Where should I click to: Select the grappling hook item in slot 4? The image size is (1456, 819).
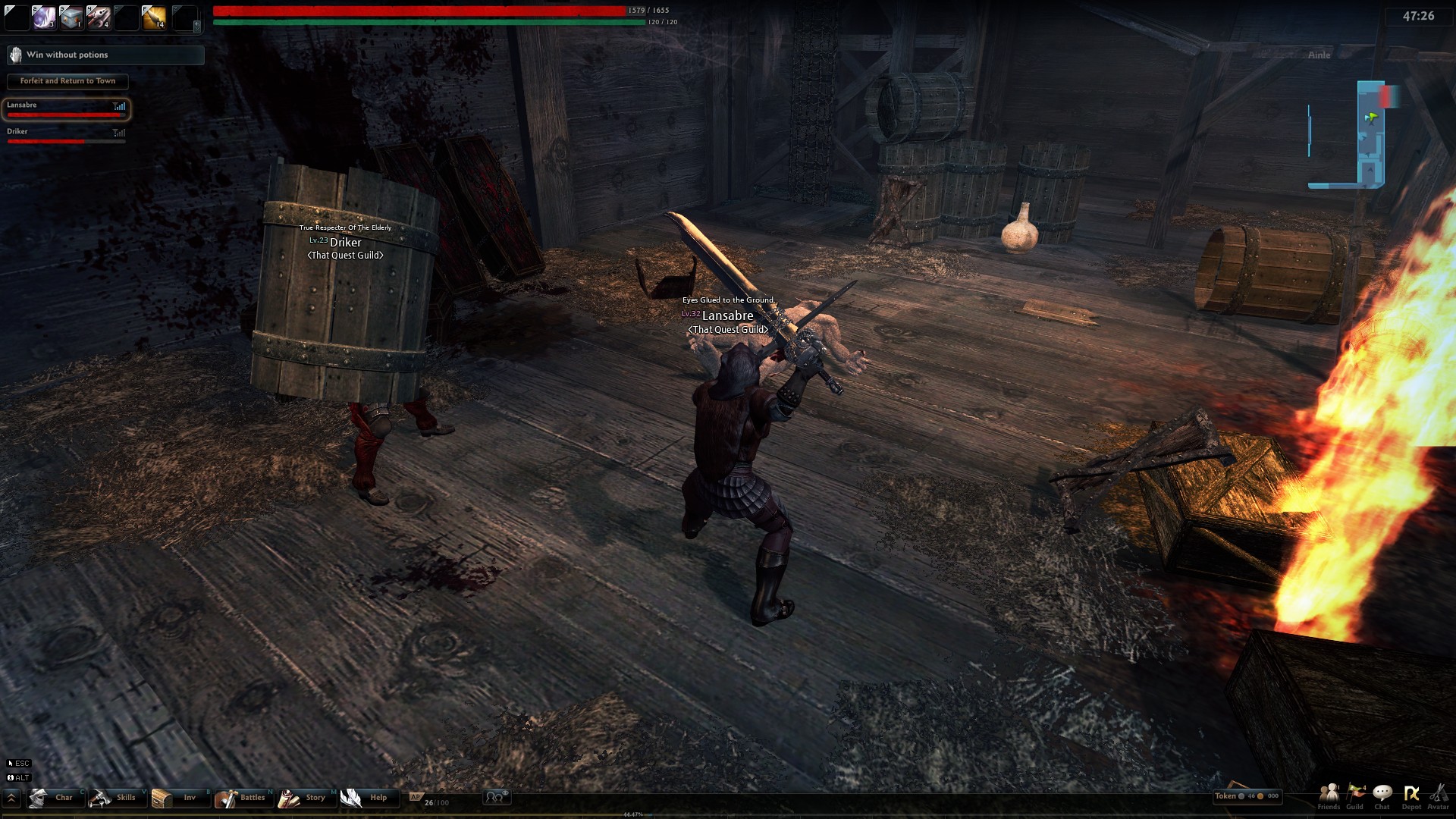[x=98, y=17]
